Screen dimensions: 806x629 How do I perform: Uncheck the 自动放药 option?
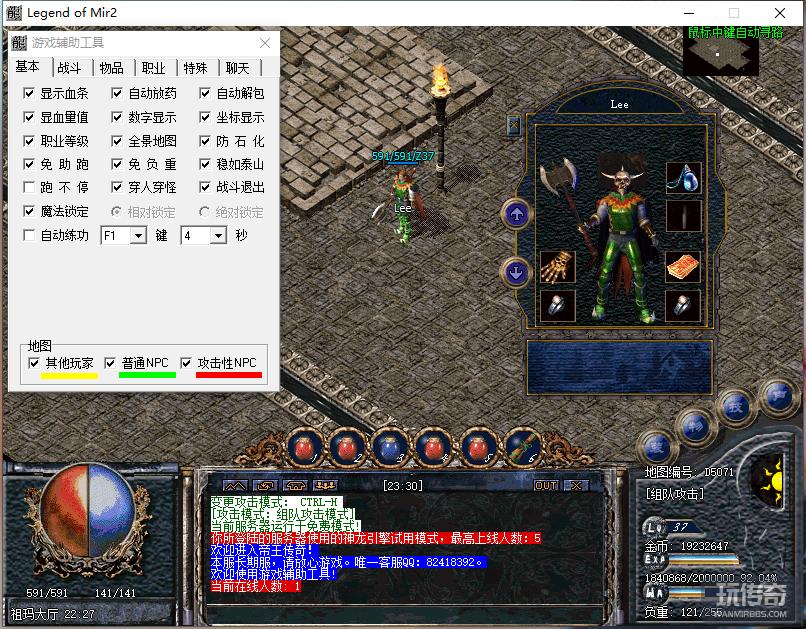click(x=118, y=94)
